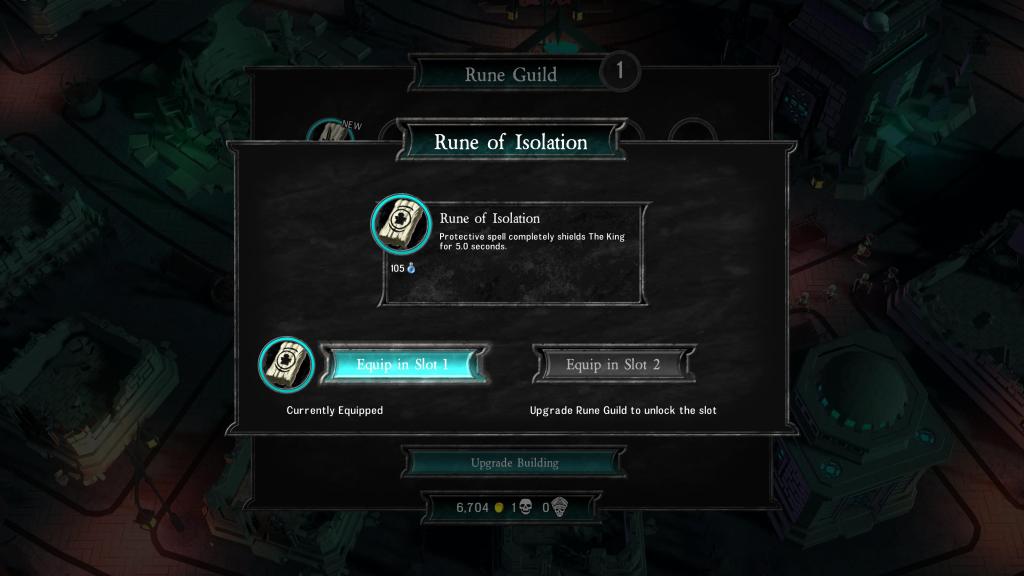Click the equipped rune icon beside Slot 1
This screenshot has width=1024, height=576.
tap(287, 365)
